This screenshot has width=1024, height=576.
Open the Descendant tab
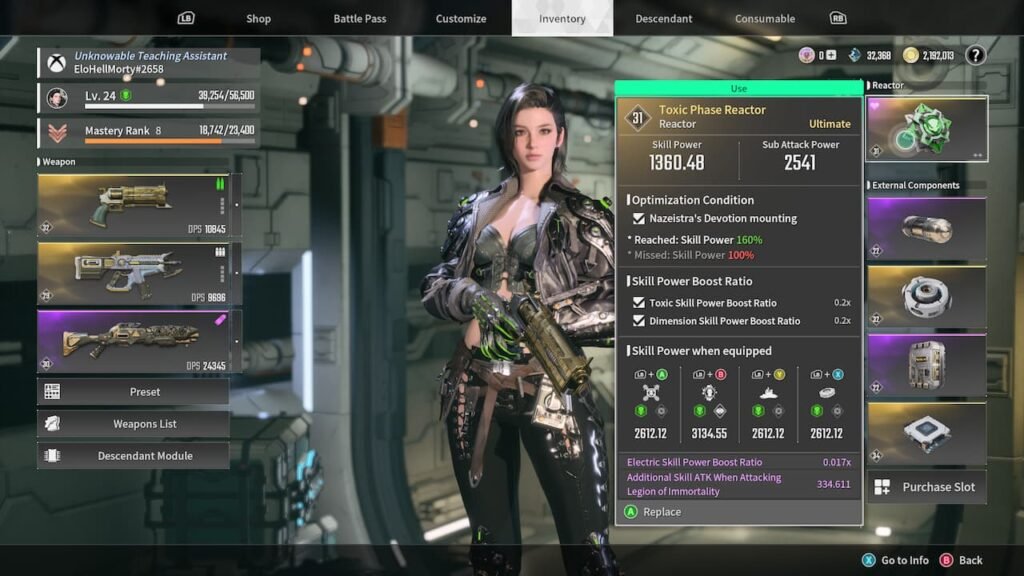(664, 18)
